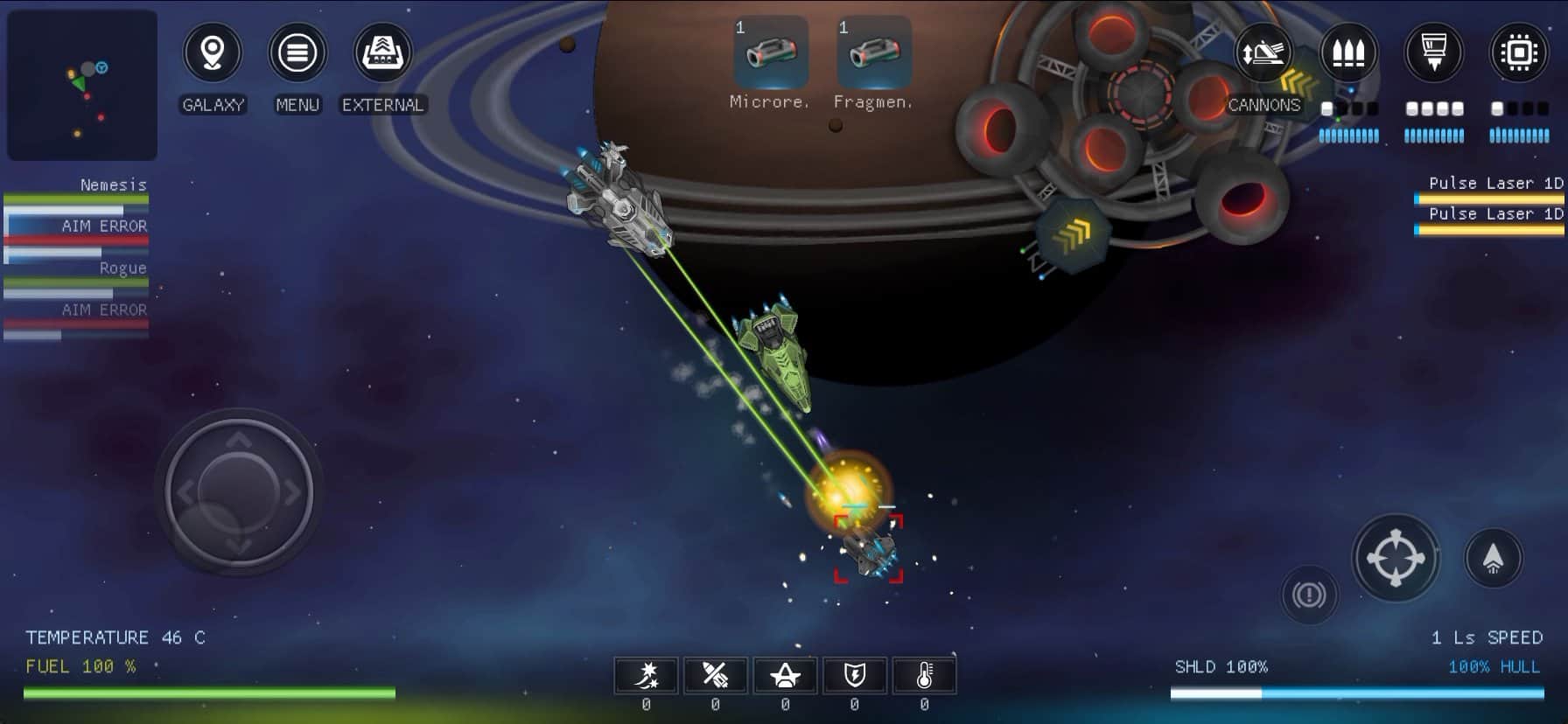Select the laser weapon icon
The height and width of the screenshot is (724, 1568).
pos(1433,53)
